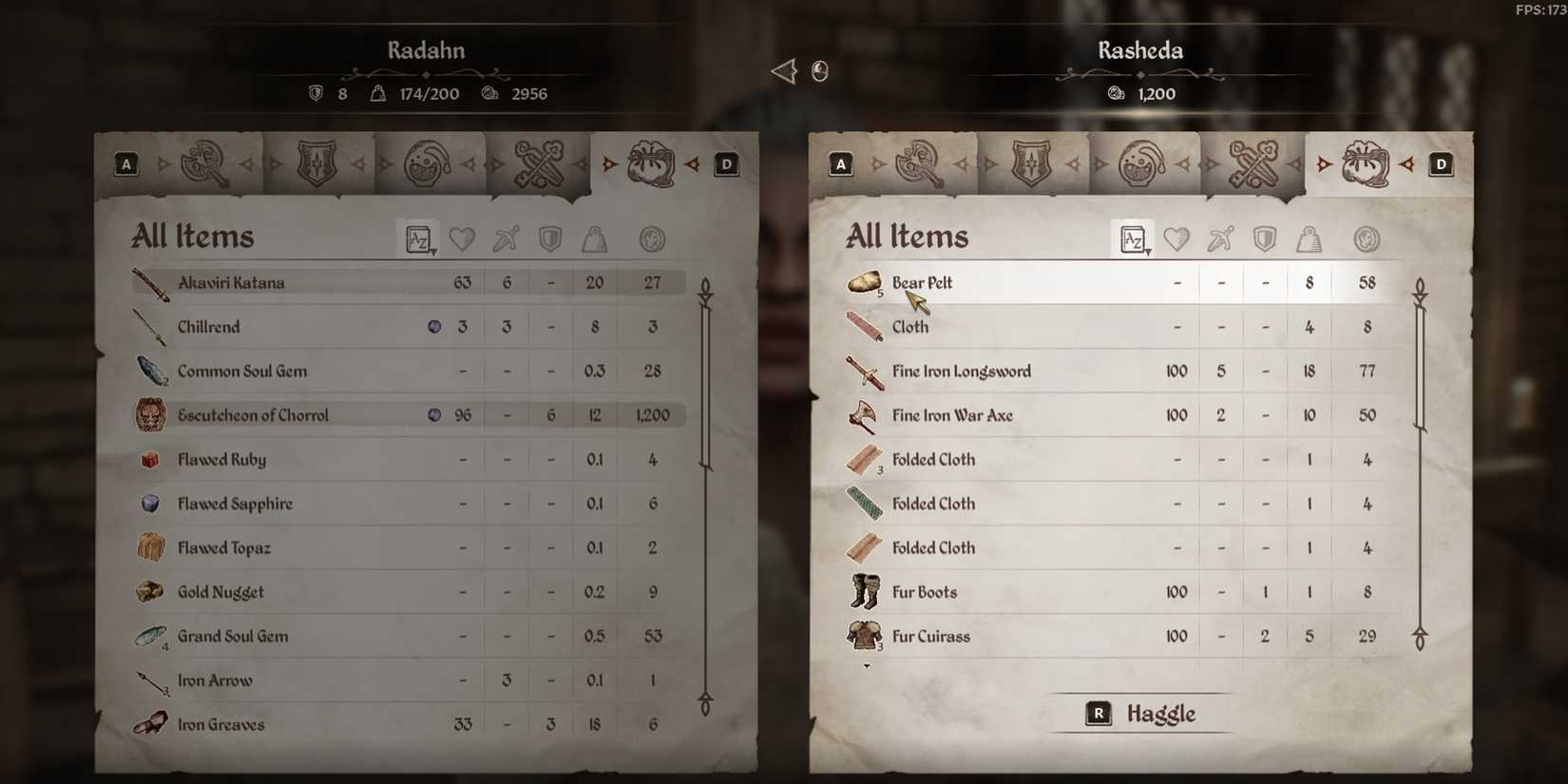Viewport: 1568px width, 784px height.
Task: Toggle alphabetical sorting on Radahn's list
Action: point(418,239)
